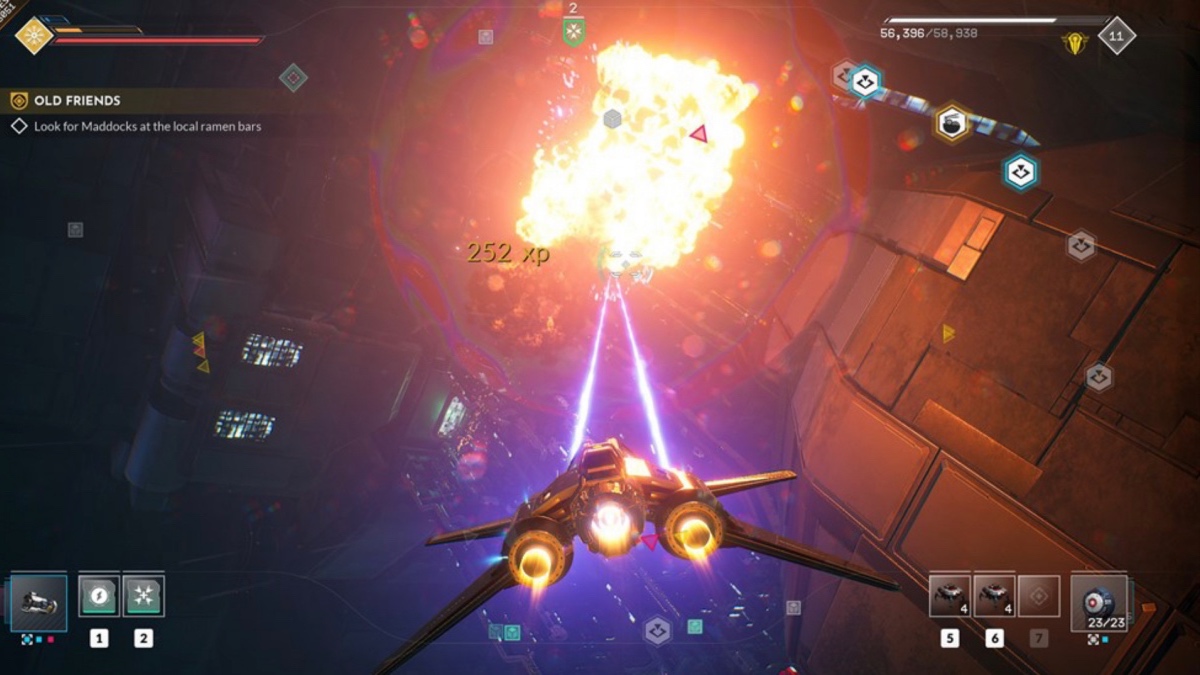This screenshot has width=1200, height=675.
Task: Use the drone consumable in slot 6
Action: tap(994, 596)
